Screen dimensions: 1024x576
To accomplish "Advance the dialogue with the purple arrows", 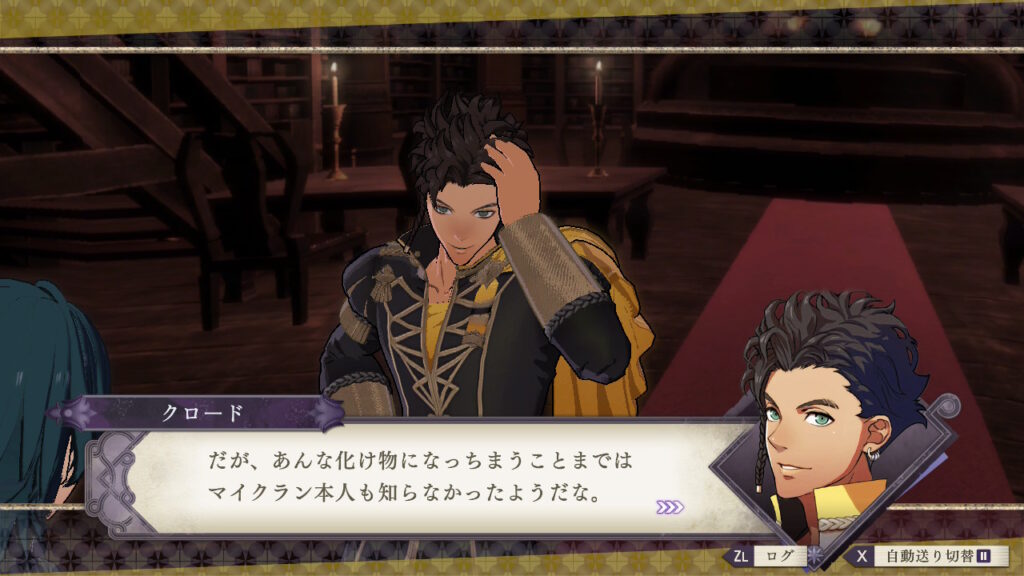I will tap(670, 507).
